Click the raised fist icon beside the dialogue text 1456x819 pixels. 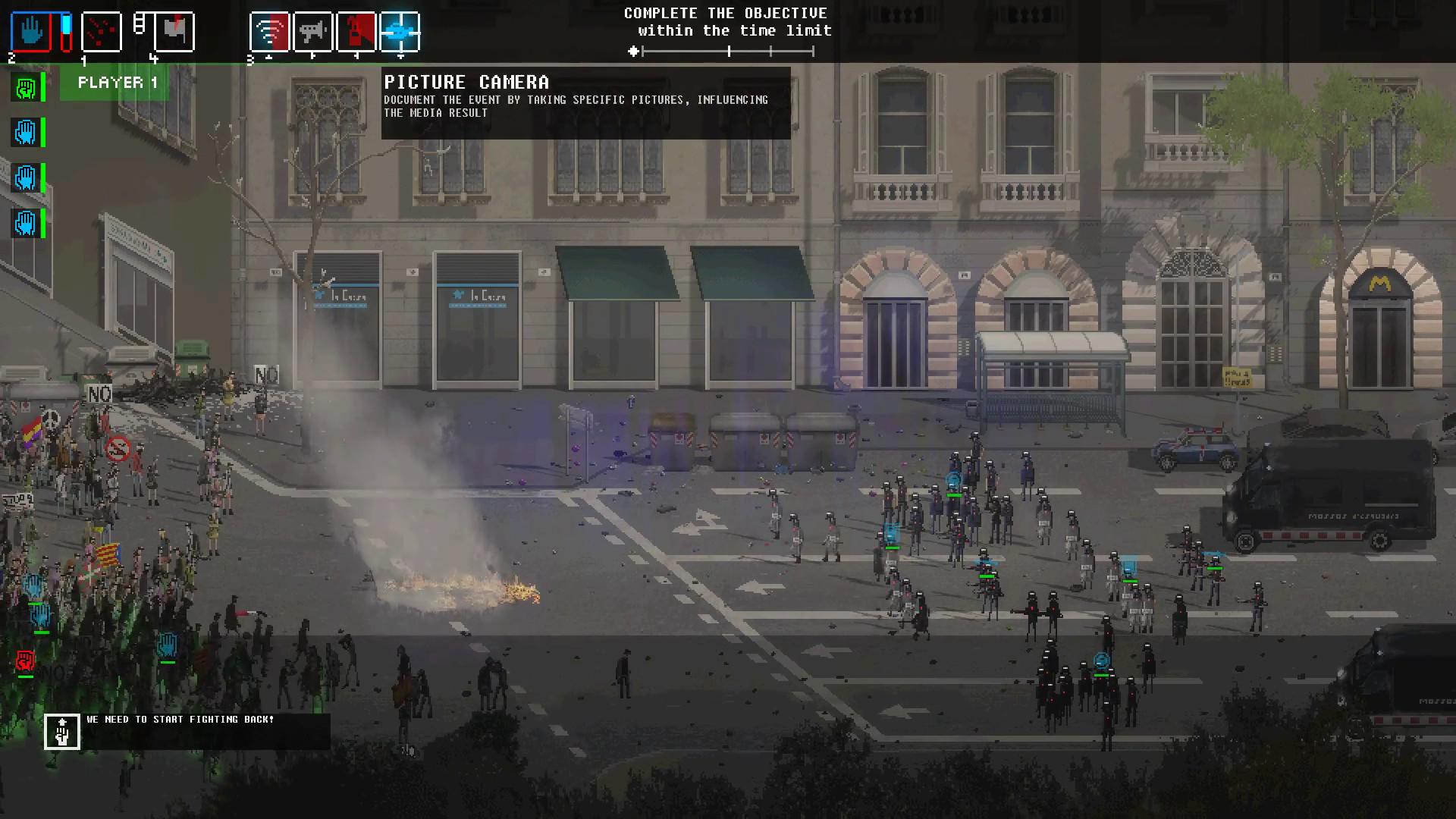tap(62, 731)
